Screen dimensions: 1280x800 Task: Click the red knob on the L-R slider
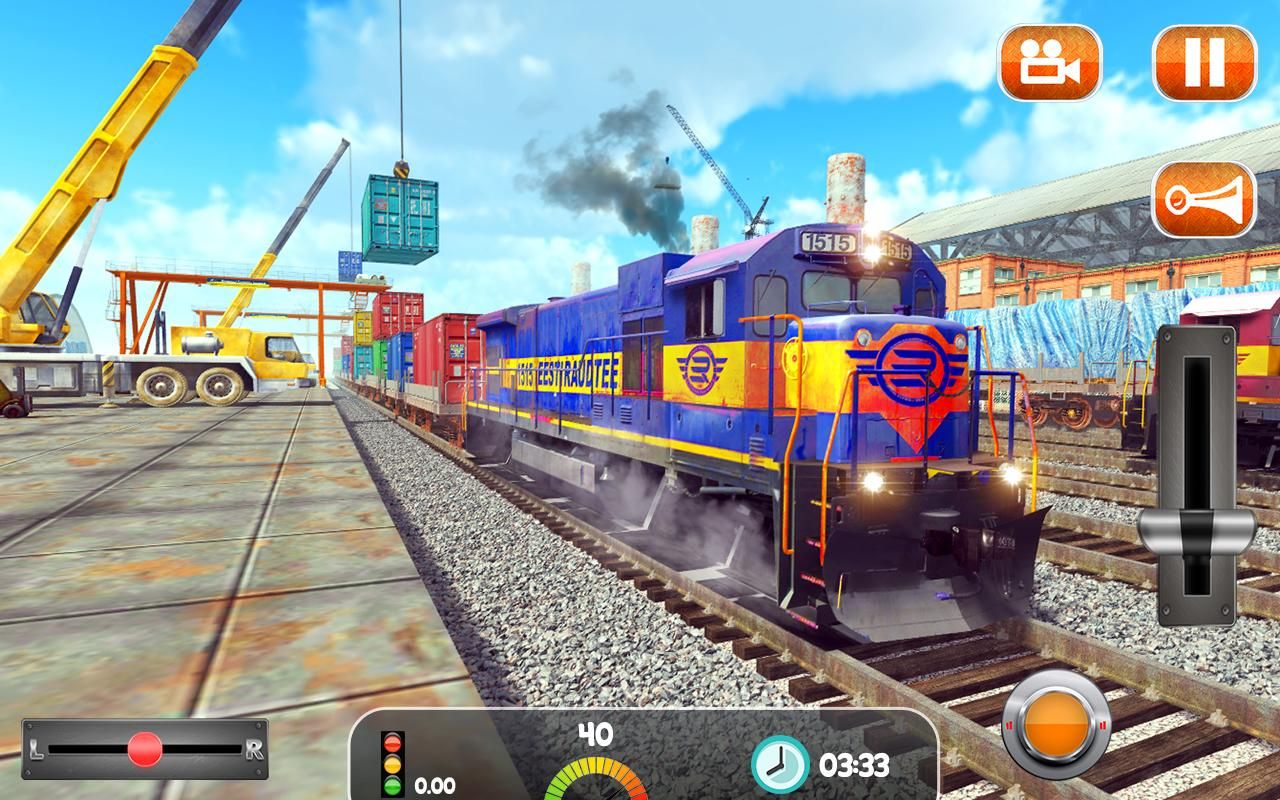click(x=145, y=748)
